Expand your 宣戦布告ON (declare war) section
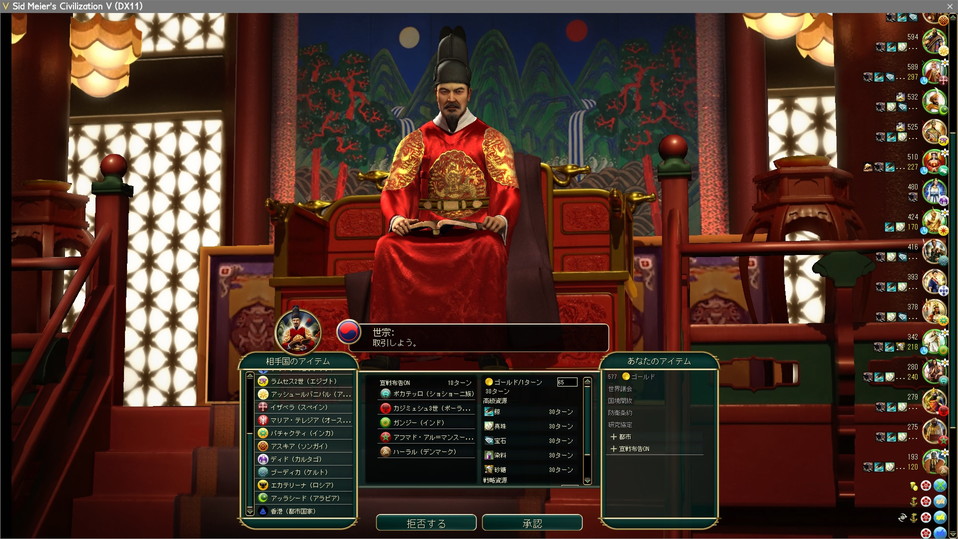The height and width of the screenshot is (539, 958). click(636, 450)
